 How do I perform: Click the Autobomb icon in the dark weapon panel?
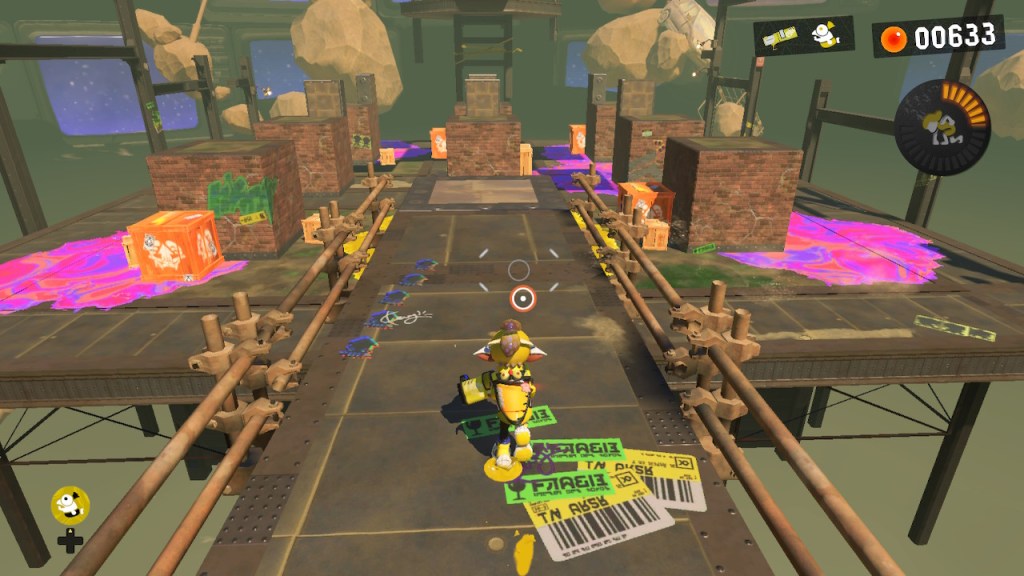(x=826, y=35)
